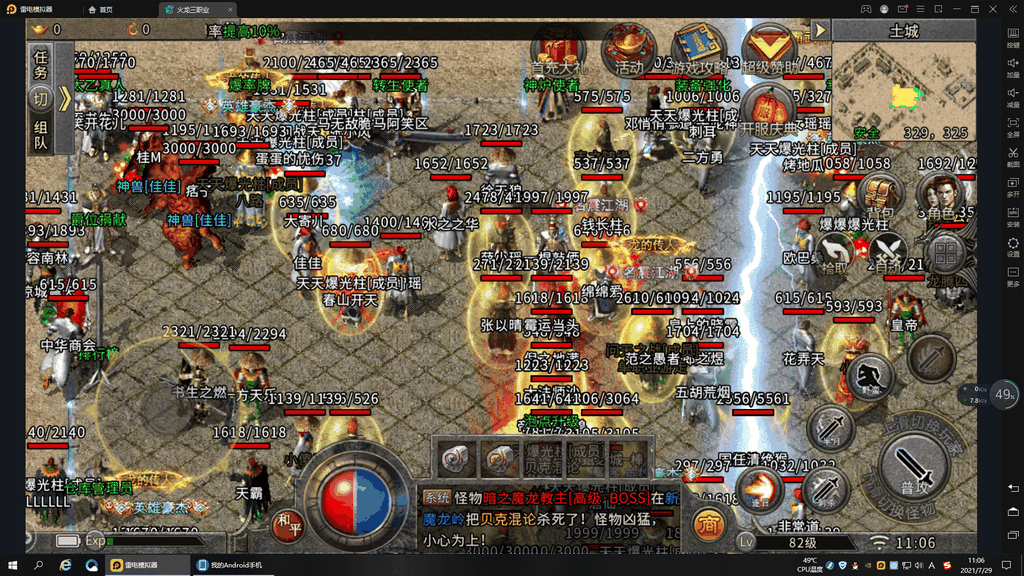Open the 首充大礼 first-recharge gift icon

pyautogui.click(x=558, y=48)
